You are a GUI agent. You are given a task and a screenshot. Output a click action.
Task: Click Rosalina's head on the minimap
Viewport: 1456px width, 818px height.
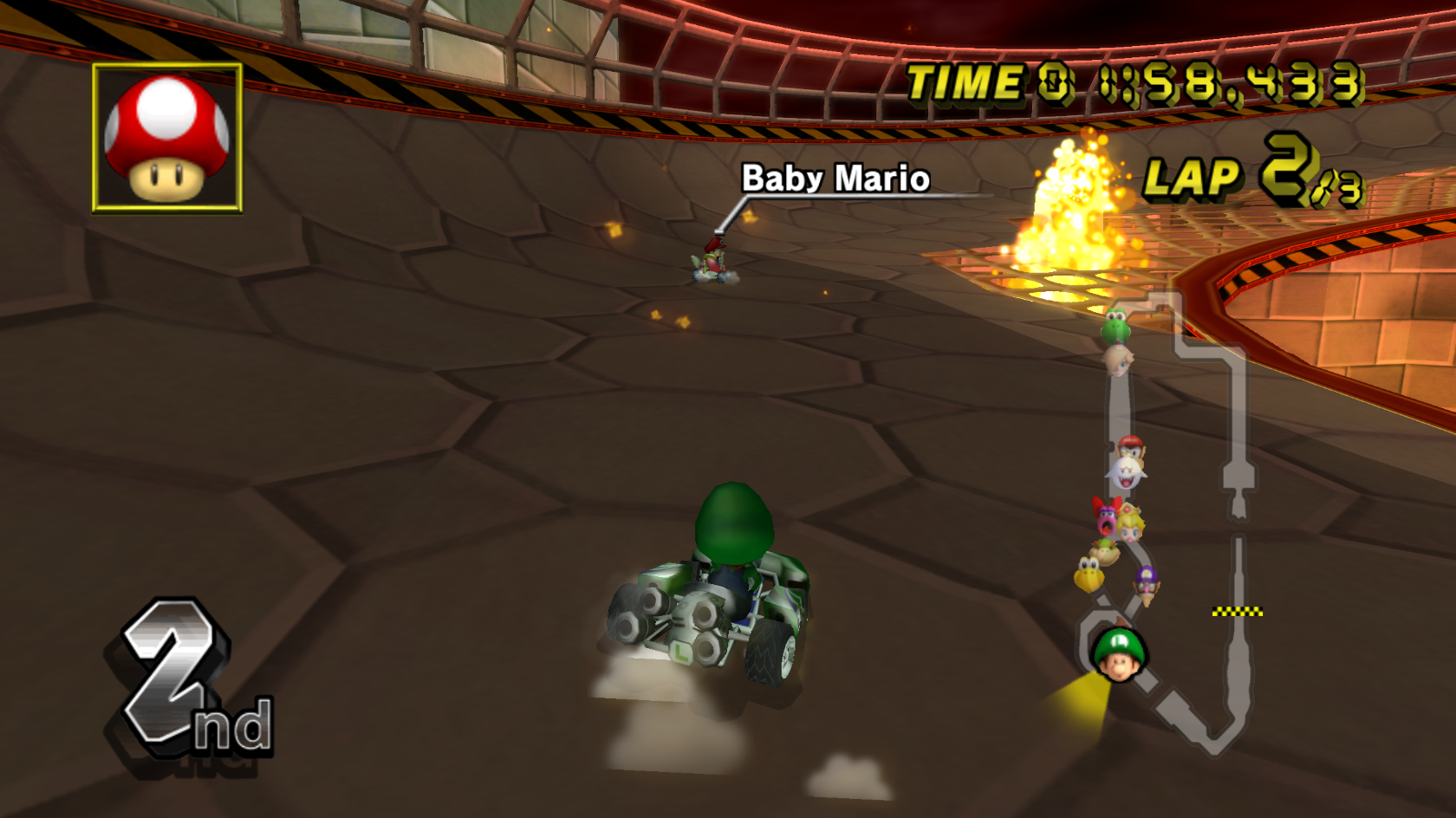(1121, 363)
